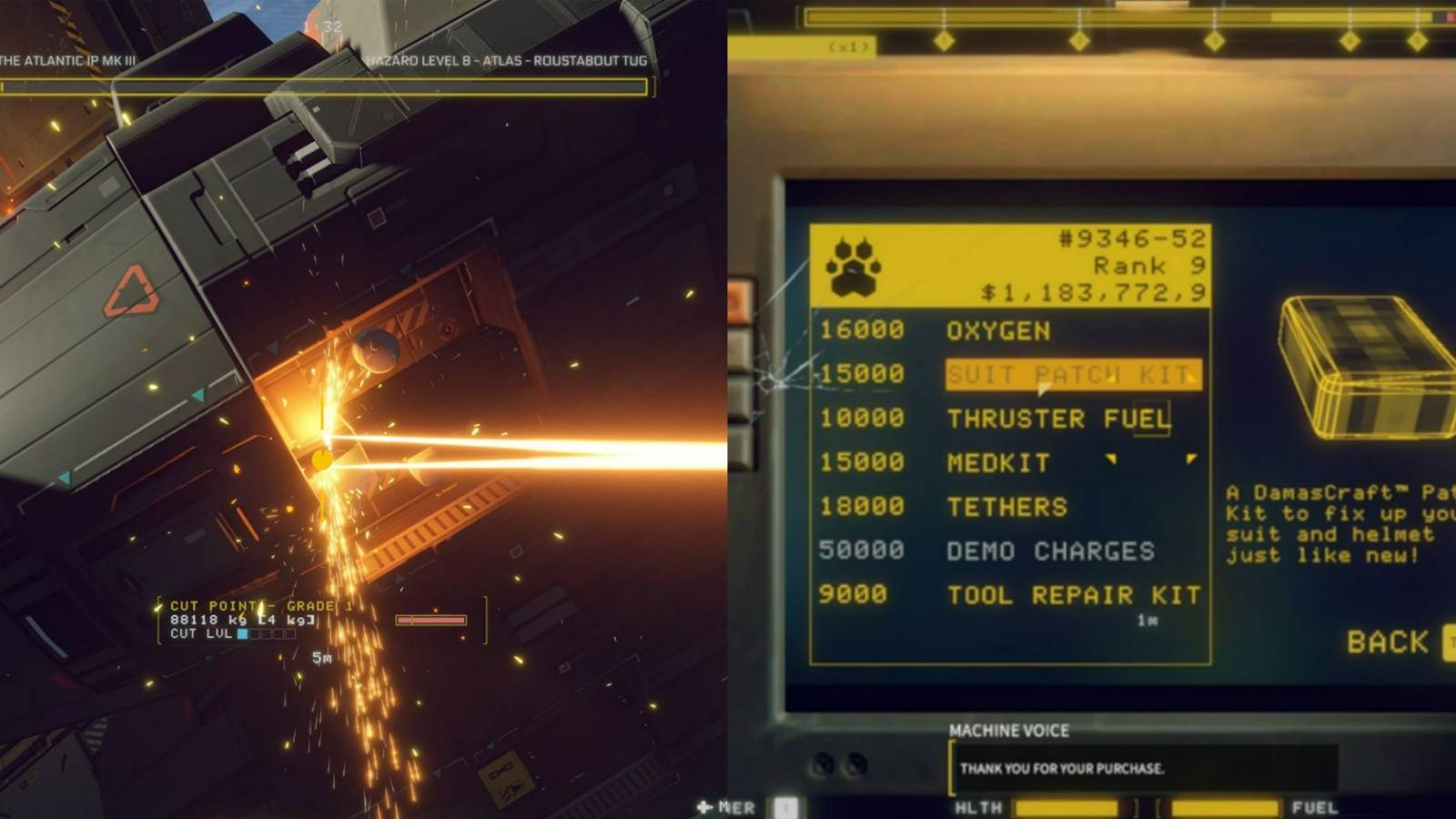Toggle selection of the DEMO CHARGES item

pos(1054,551)
